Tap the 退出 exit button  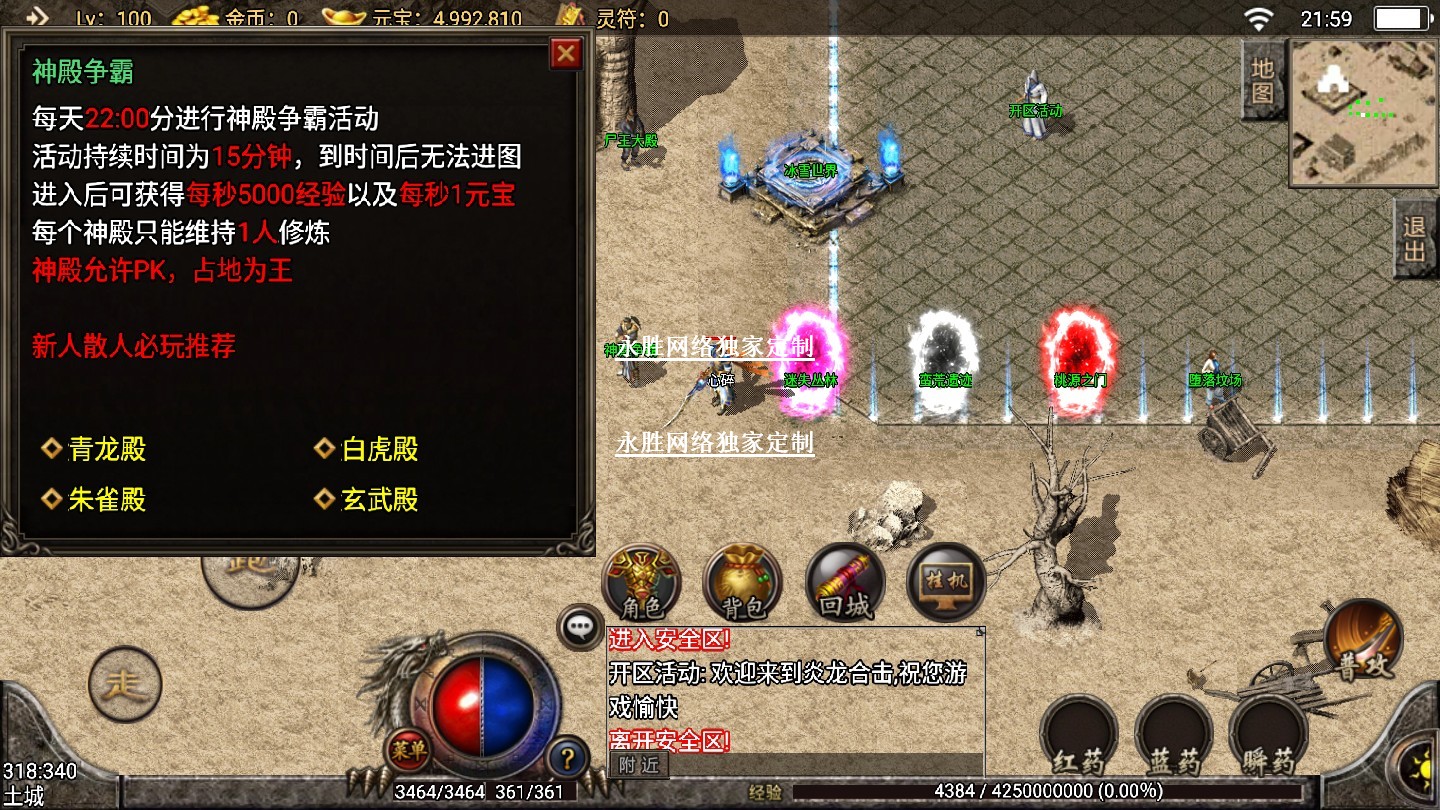(x=1415, y=239)
